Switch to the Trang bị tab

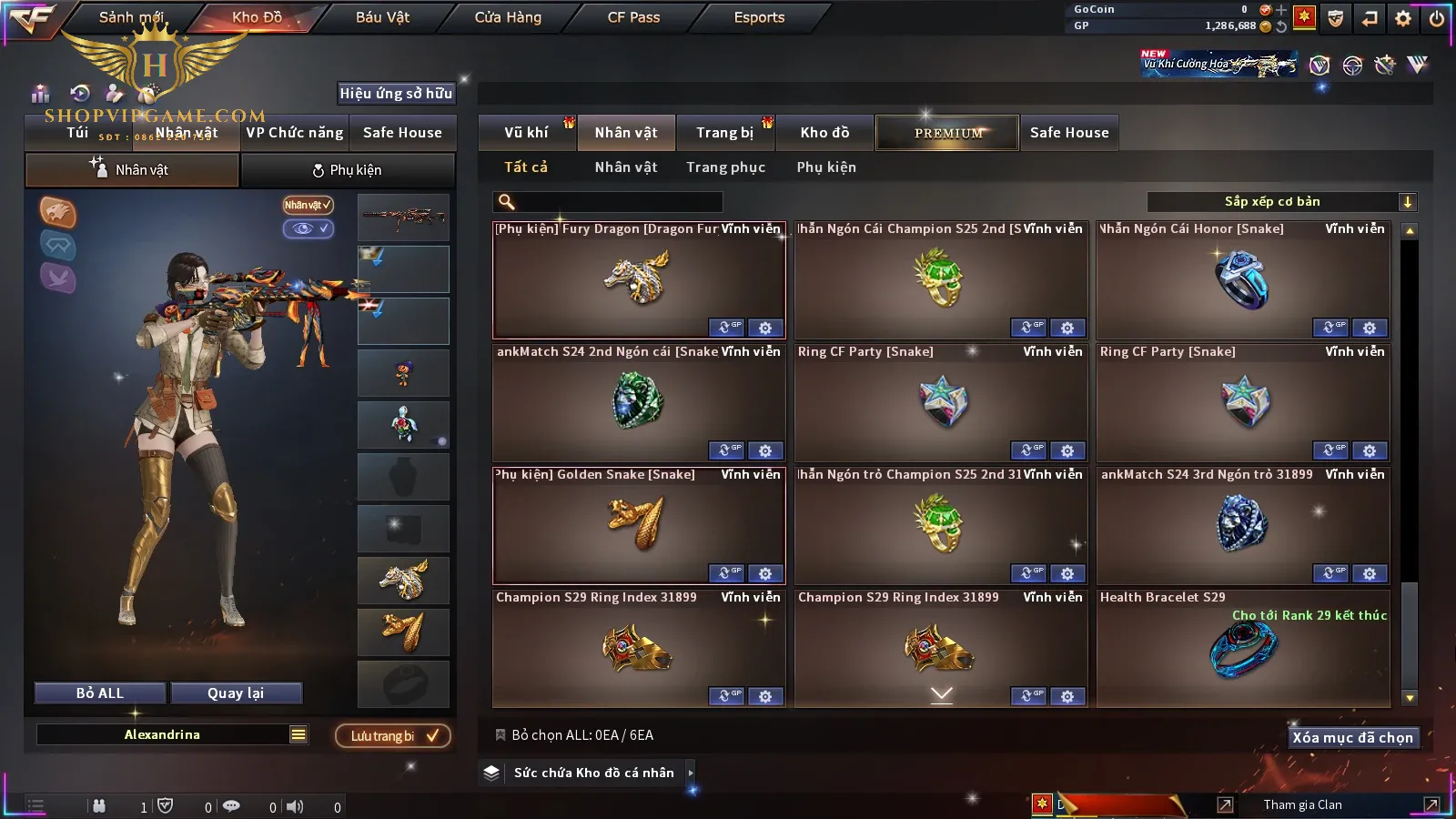click(724, 133)
